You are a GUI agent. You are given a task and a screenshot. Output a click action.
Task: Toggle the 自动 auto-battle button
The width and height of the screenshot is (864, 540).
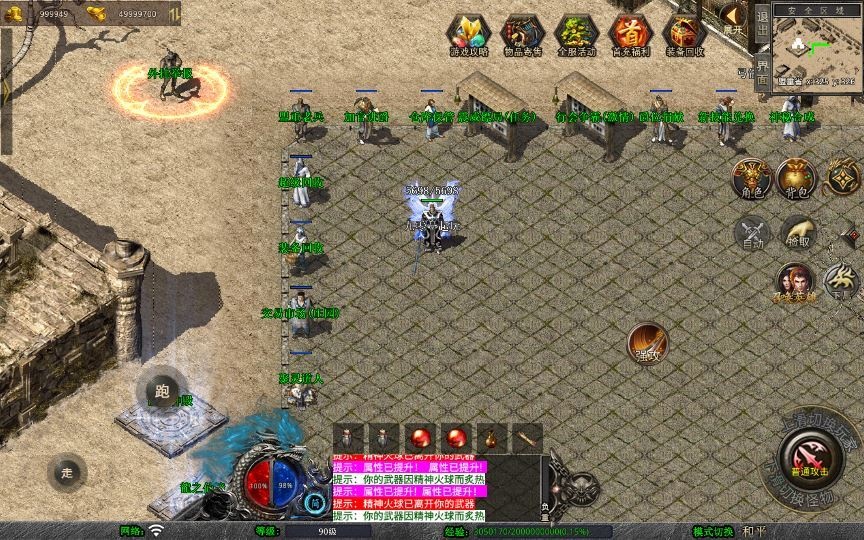pos(751,232)
